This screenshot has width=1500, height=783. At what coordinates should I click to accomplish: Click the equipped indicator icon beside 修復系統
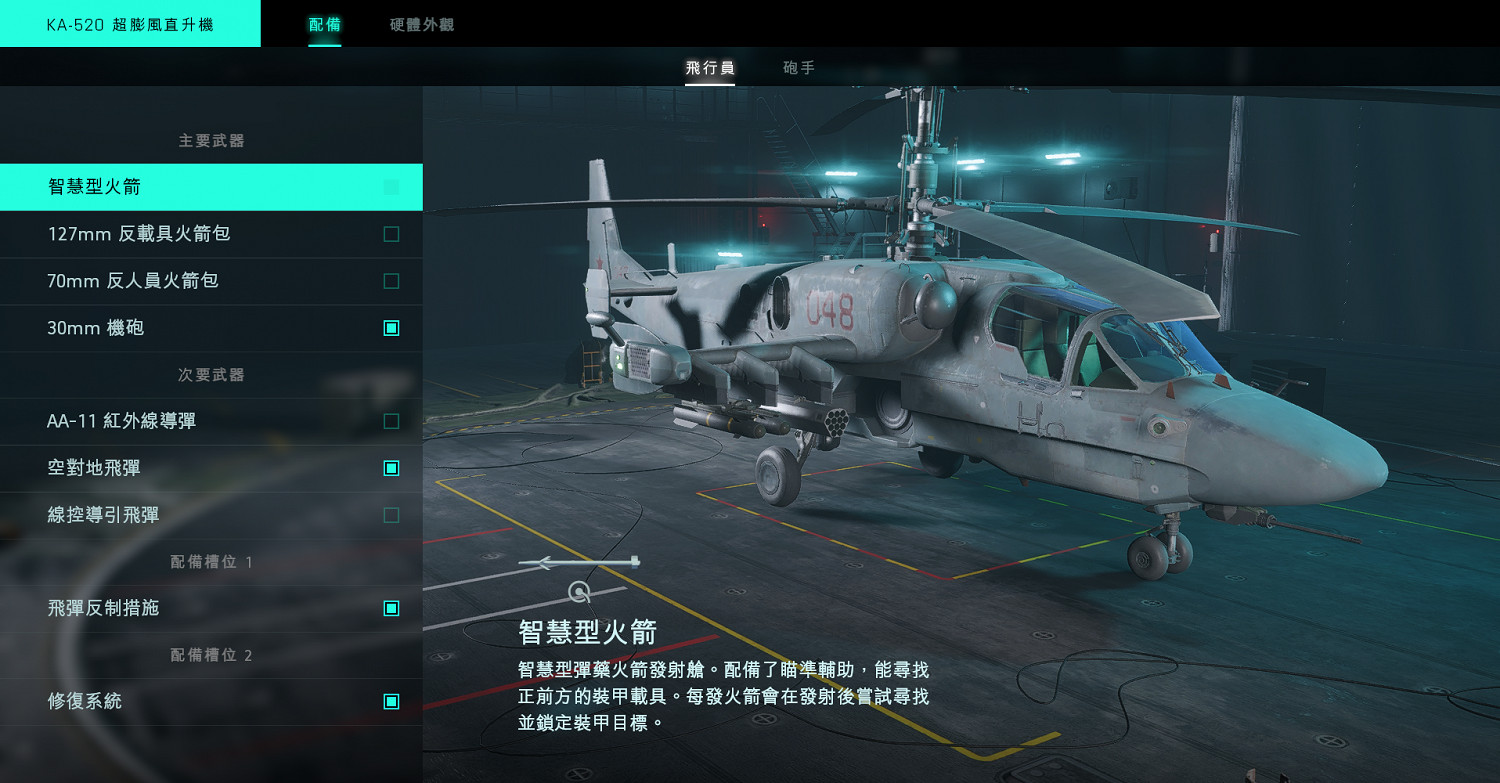pos(390,702)
